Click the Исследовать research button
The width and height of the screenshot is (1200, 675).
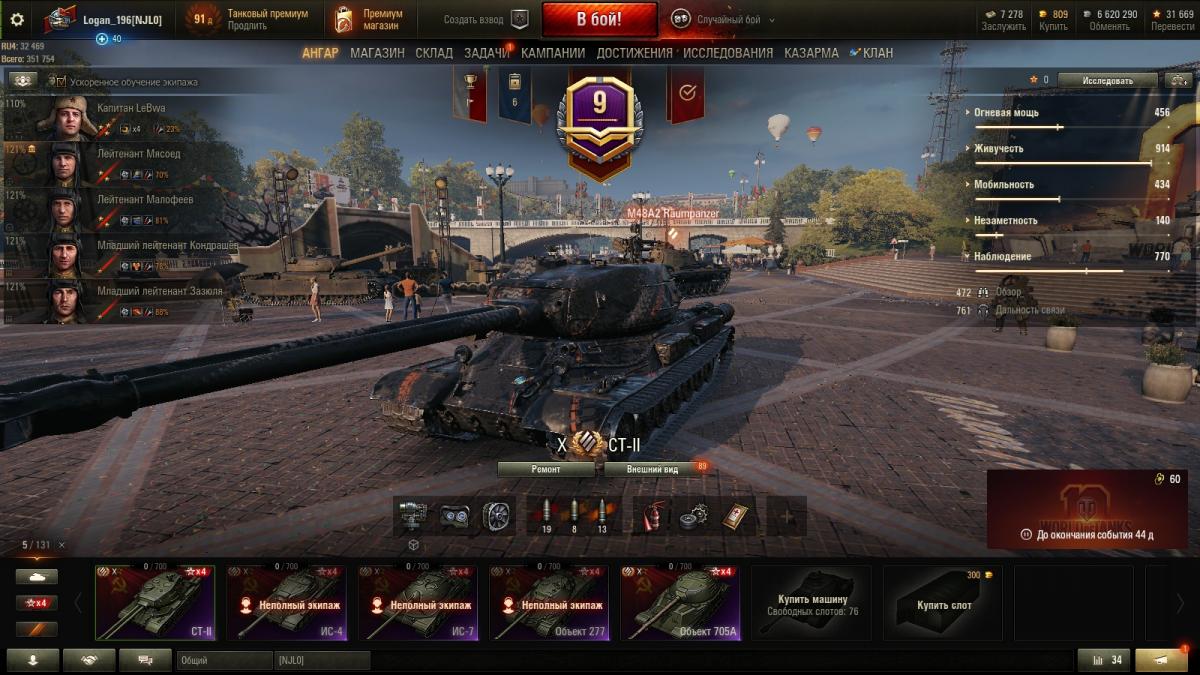(x=1107, y=80)
